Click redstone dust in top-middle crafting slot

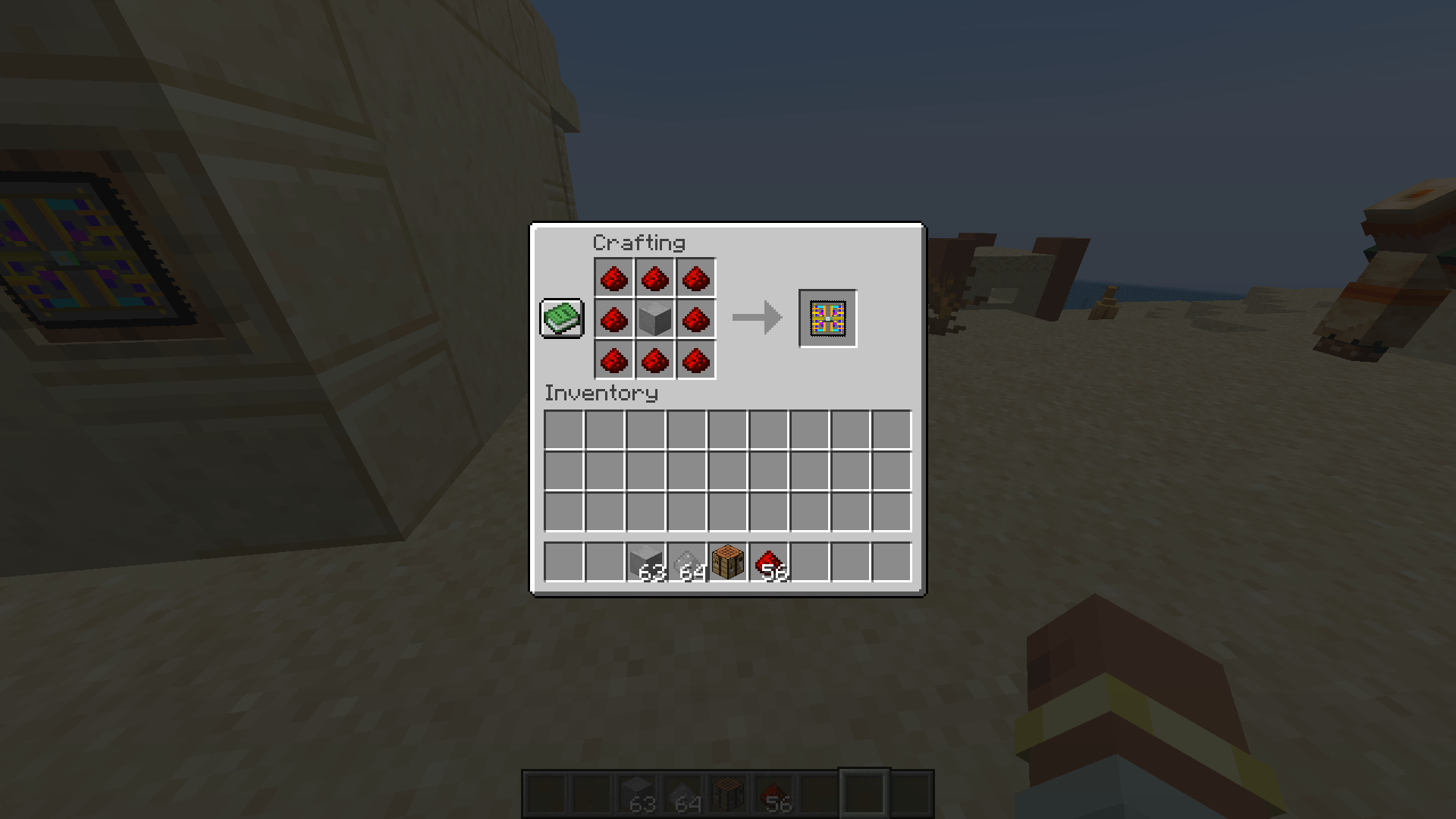click(654, 278)
